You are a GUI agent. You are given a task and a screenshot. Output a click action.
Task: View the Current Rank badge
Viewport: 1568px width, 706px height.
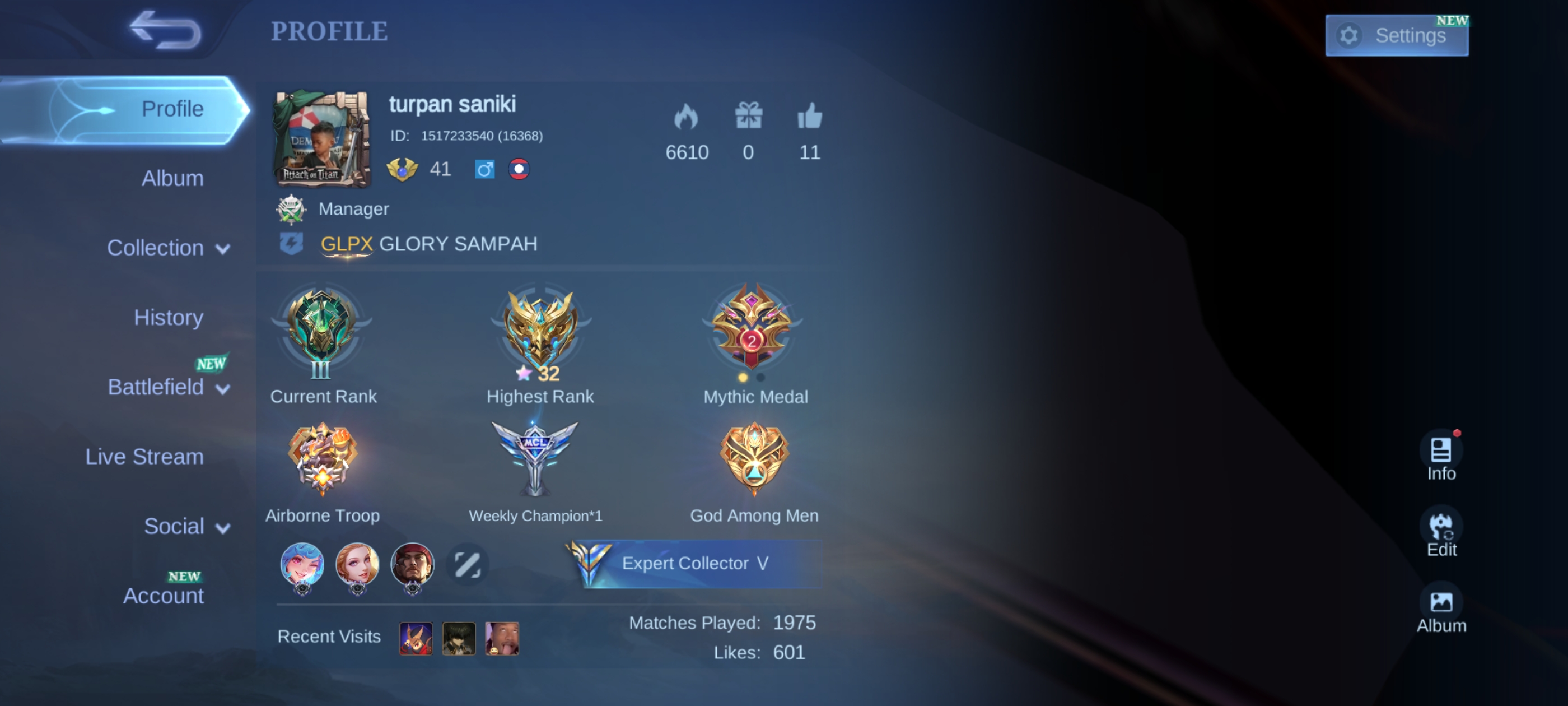click(x=321, y=333)
